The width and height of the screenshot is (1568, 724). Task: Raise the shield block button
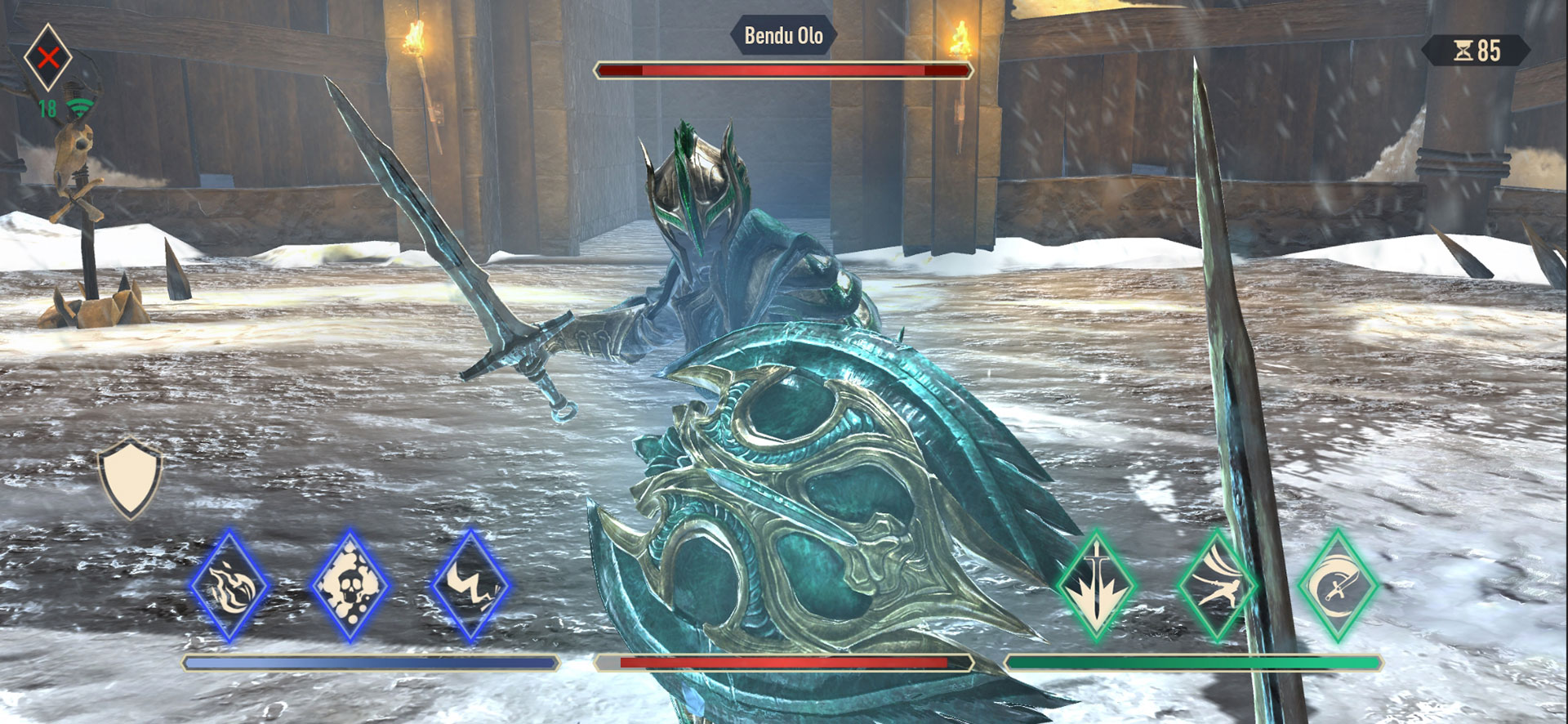pos(130,480)
